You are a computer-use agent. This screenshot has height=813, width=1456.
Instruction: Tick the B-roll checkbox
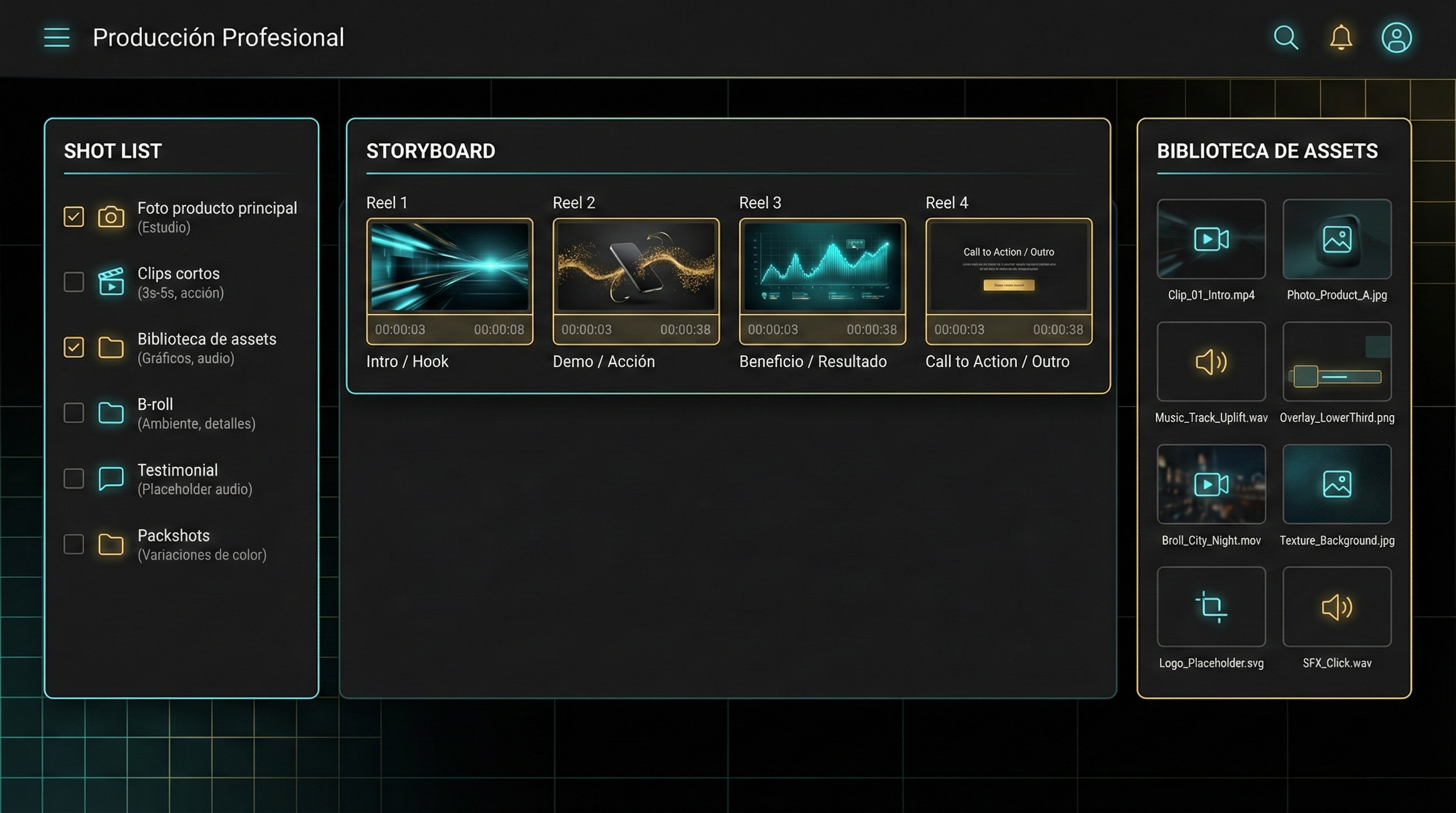(74, 413)
